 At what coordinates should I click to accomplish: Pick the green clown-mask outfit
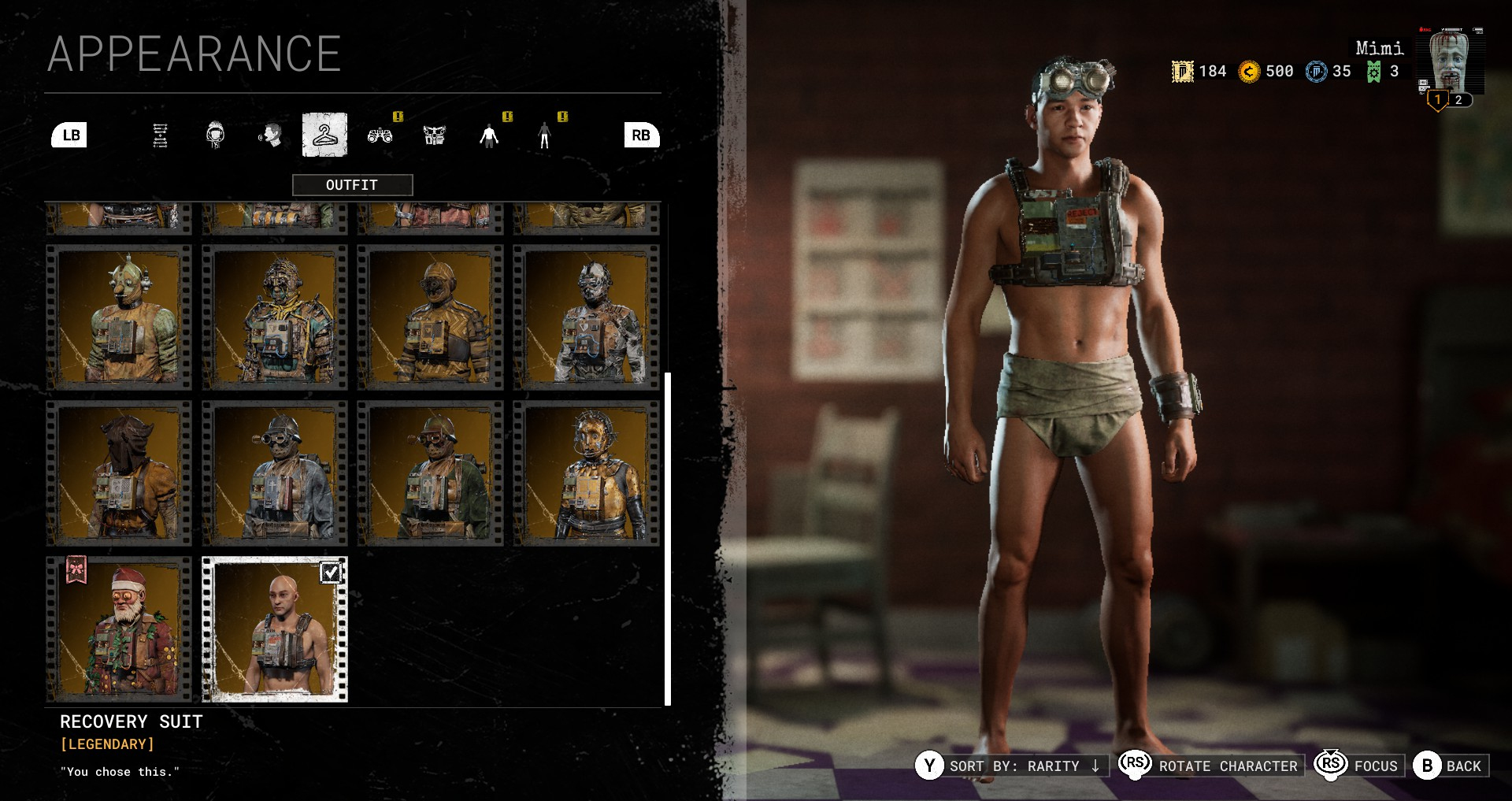coord(119,317)
